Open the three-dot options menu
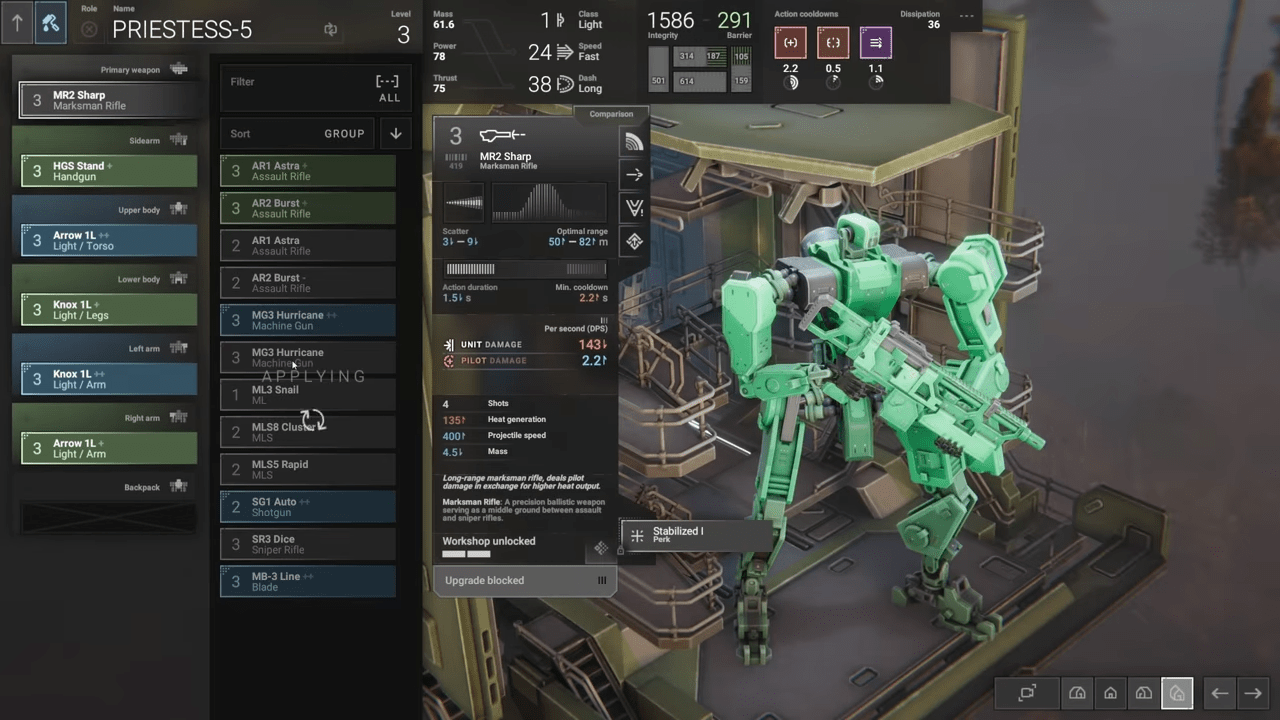The width and height of the screenshot is (1280, 720). click(966, 16)
